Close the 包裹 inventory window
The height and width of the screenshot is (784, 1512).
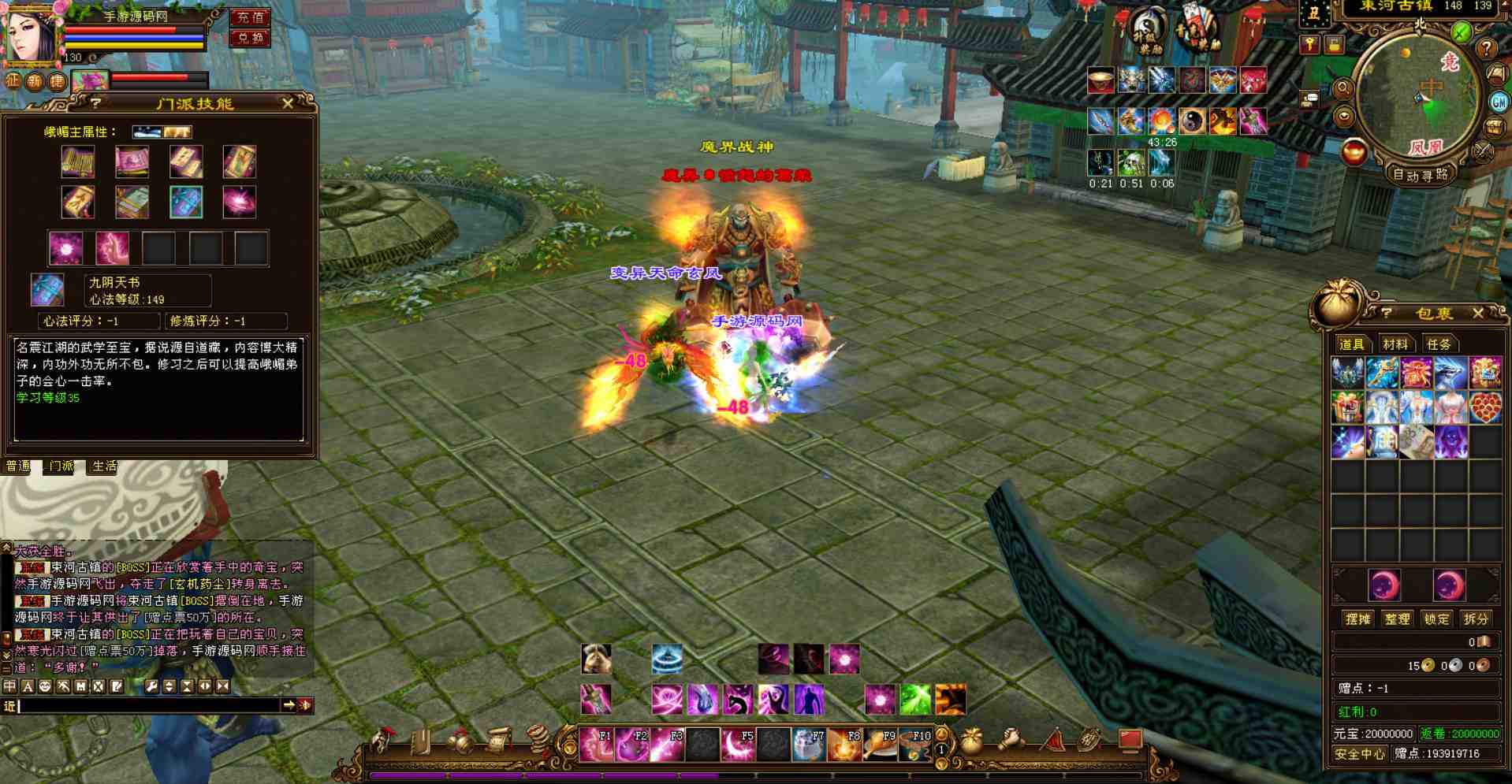click(1478, 314)
